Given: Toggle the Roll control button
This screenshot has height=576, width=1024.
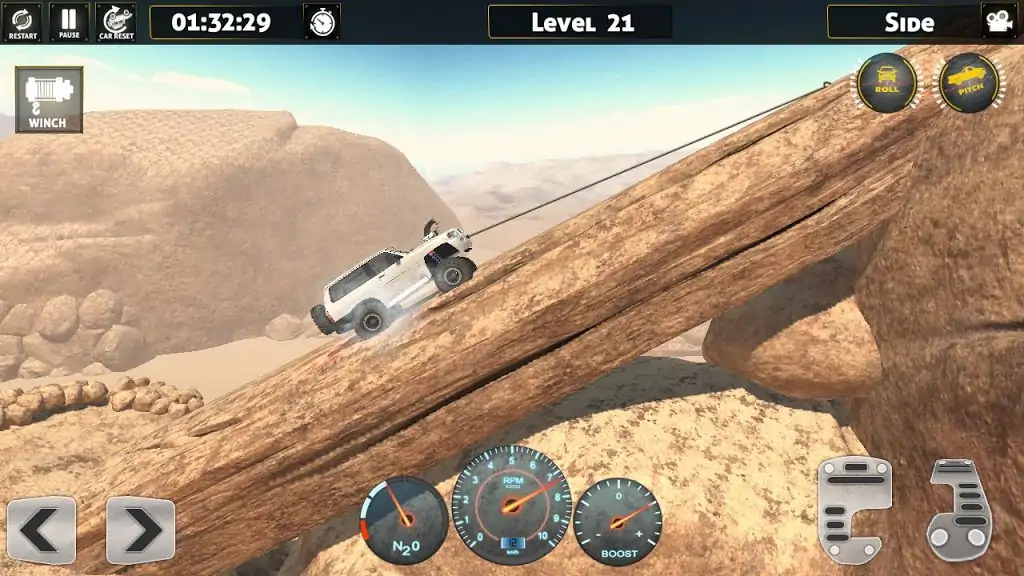Looking at the screenshot, I should pos(886,83).
